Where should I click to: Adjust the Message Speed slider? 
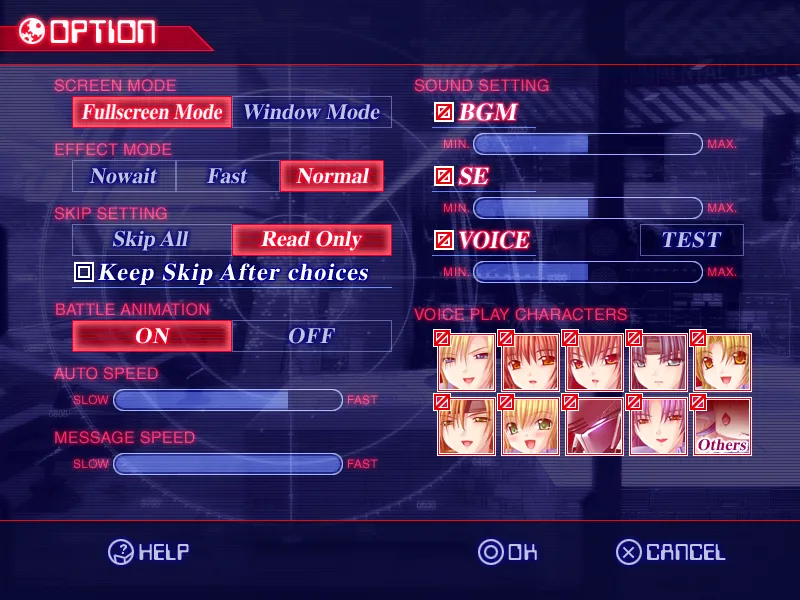tap(228, 464)
